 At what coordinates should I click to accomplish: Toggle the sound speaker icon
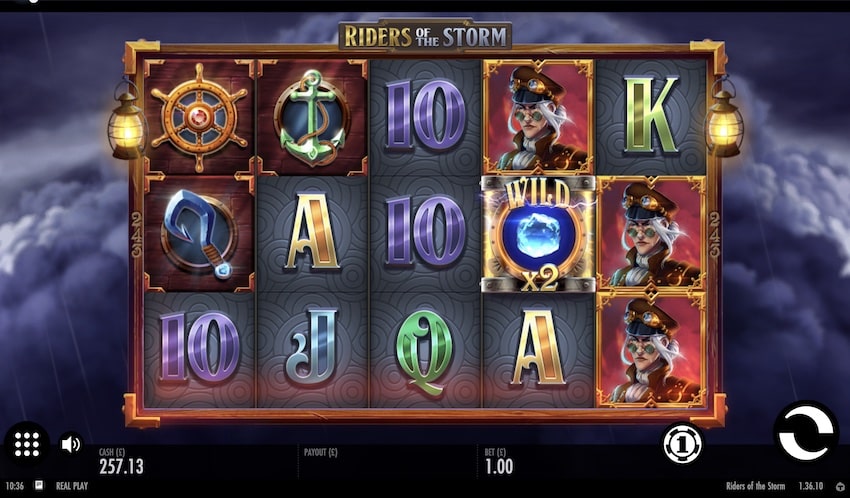[x=70, y=443]
